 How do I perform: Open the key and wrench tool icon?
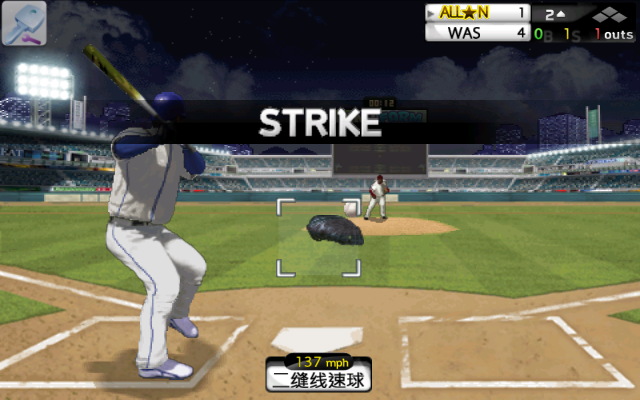pyautogui.click(x=24, y=24)
